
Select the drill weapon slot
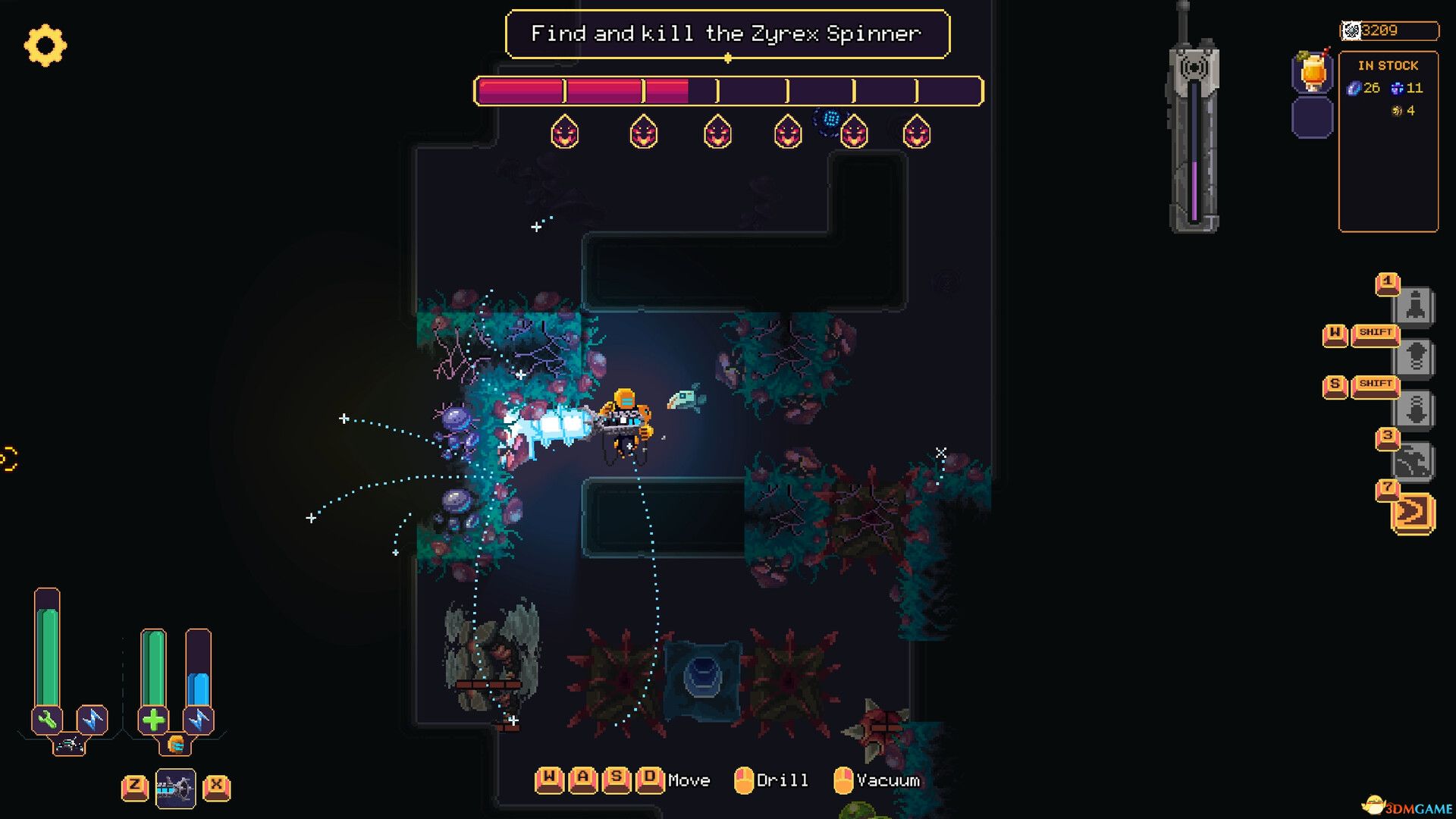(x=176, y=789)
